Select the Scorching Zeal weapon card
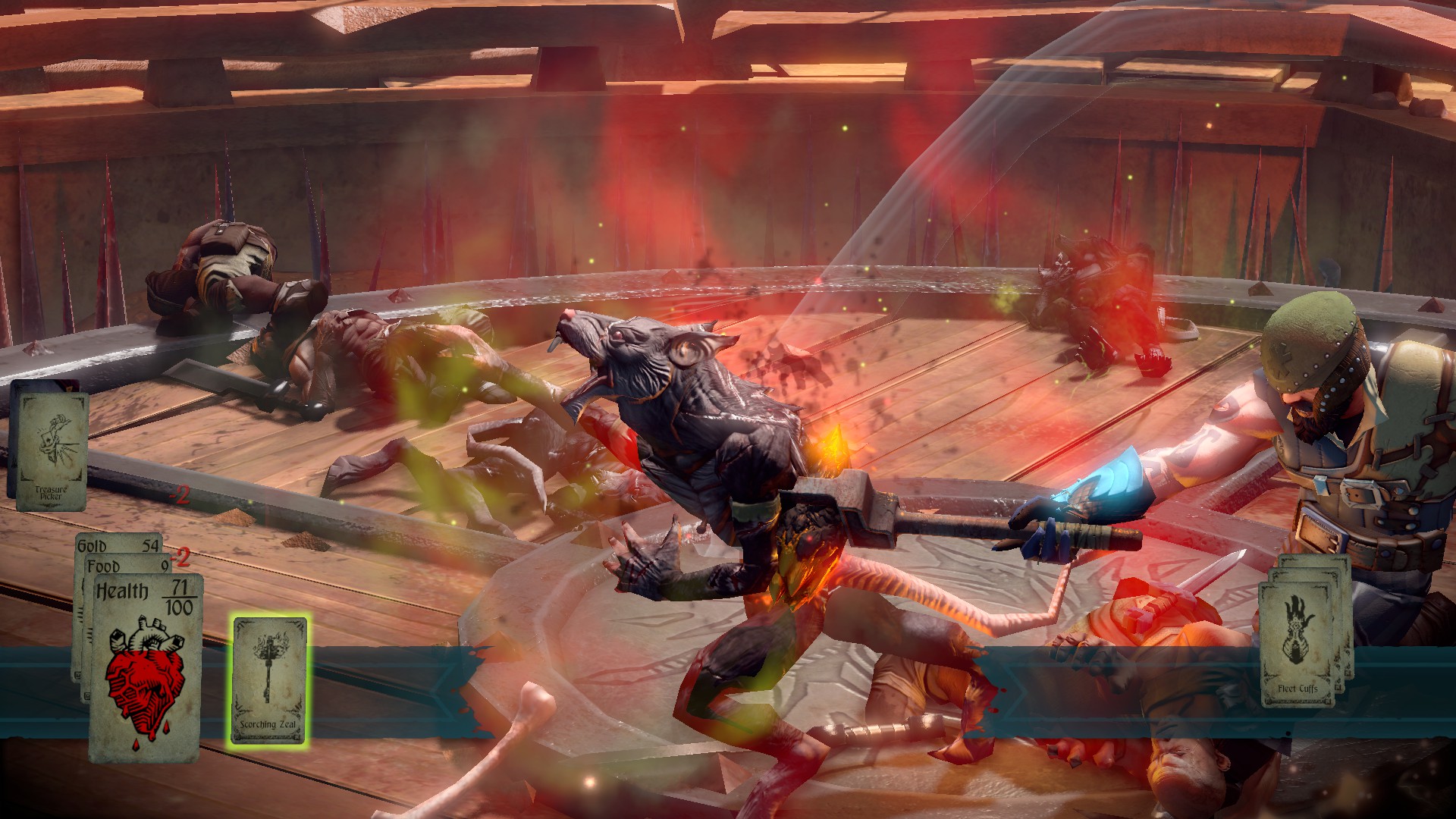This screenshot has height=819, width=1456. click(x=269, y=679)
